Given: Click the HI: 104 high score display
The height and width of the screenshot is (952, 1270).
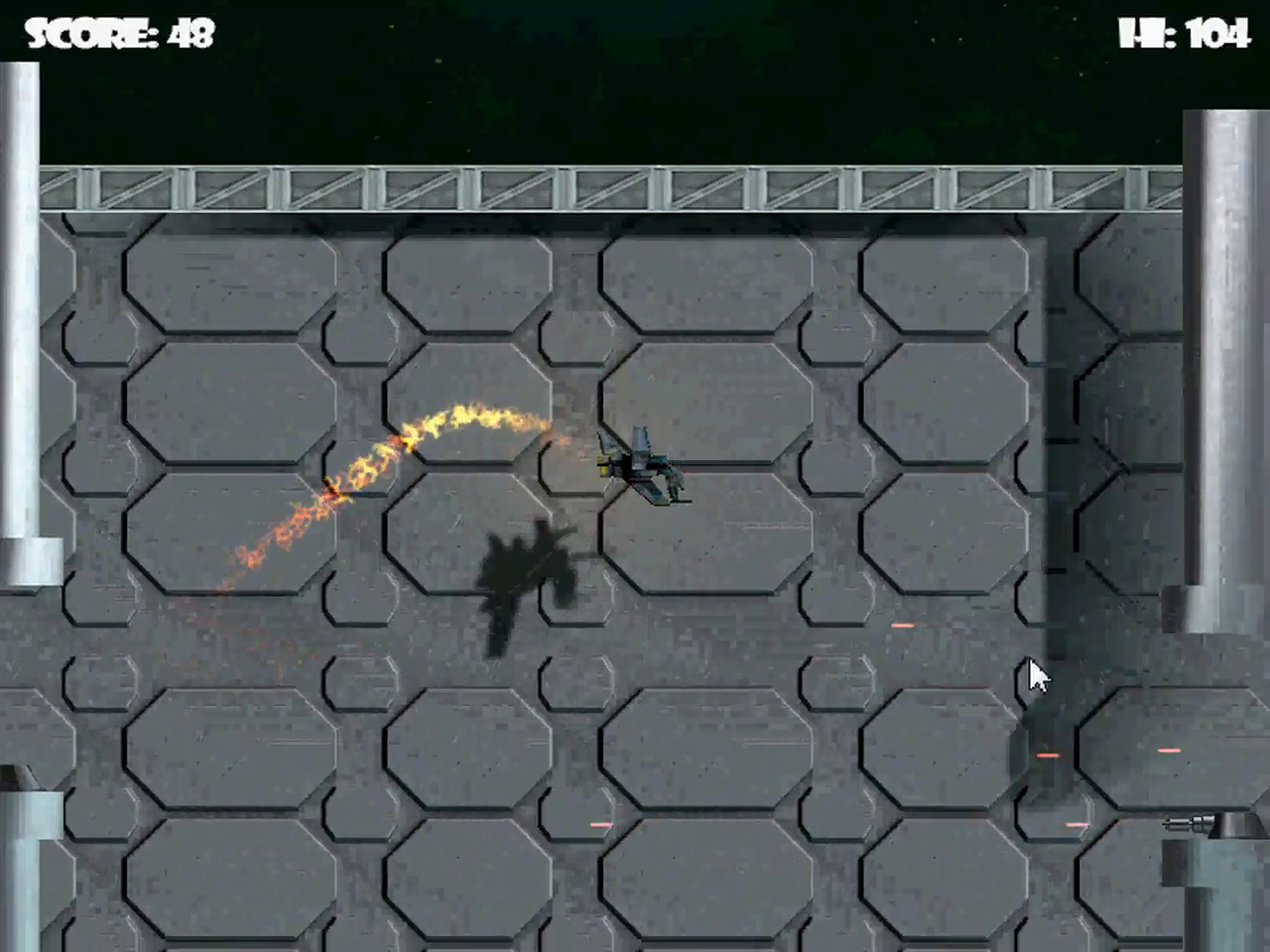Looking at the screenshot, I should (x=1186, y=33).
